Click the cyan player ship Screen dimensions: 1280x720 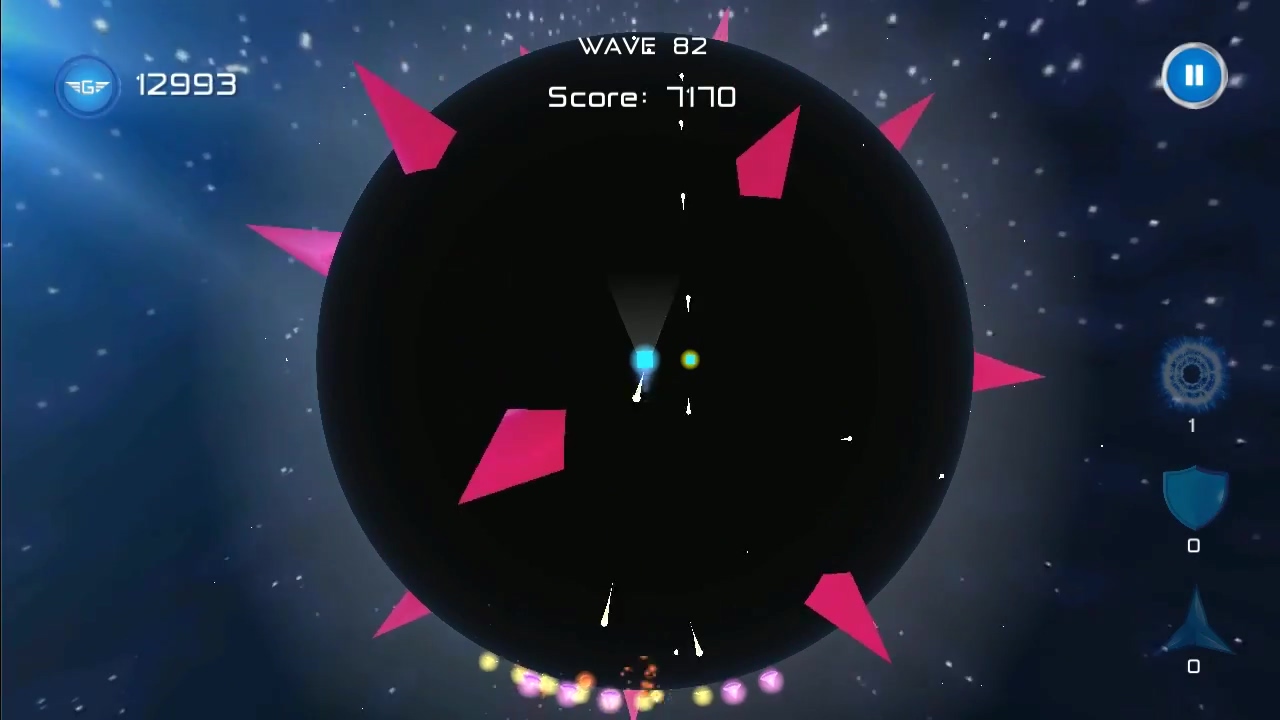pos(644,360)
